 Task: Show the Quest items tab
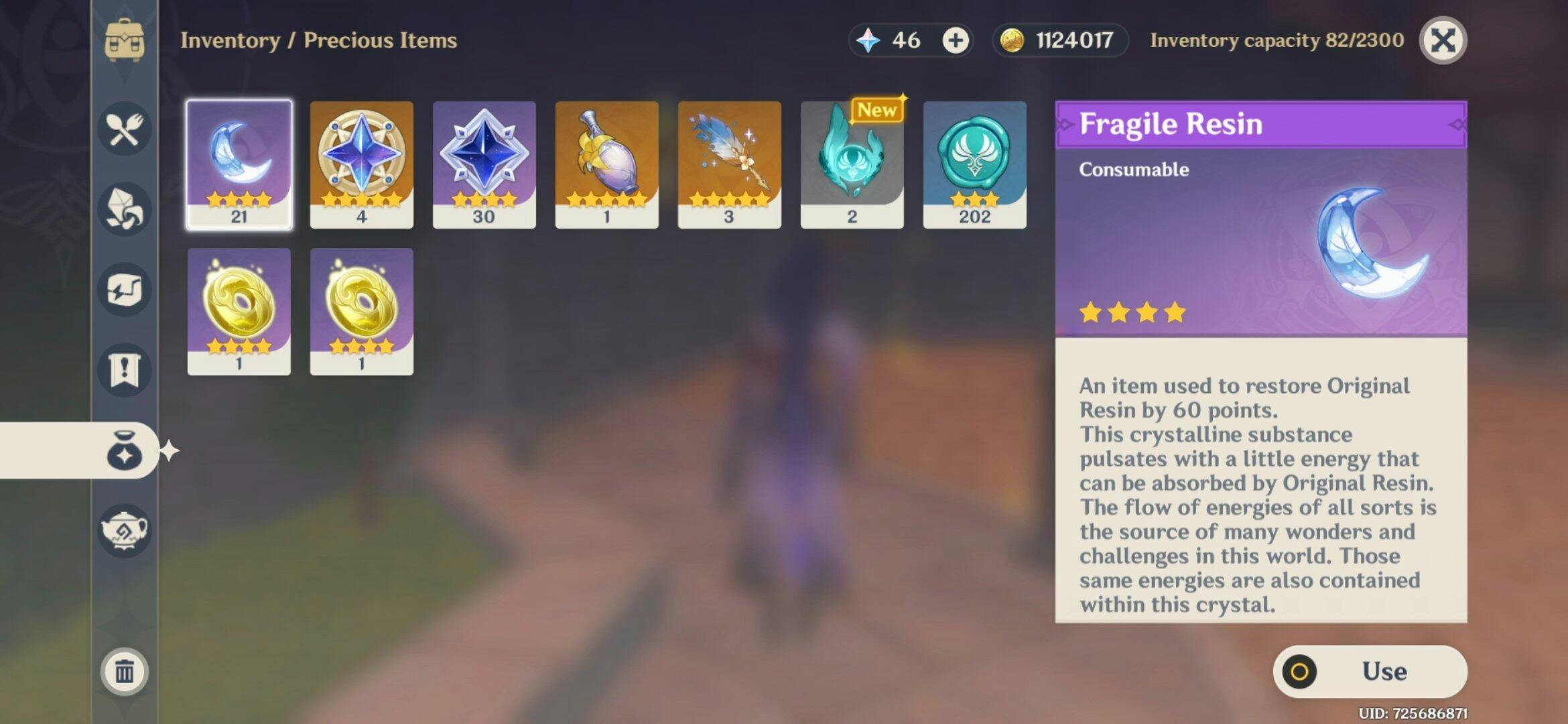tap(125, 370)
